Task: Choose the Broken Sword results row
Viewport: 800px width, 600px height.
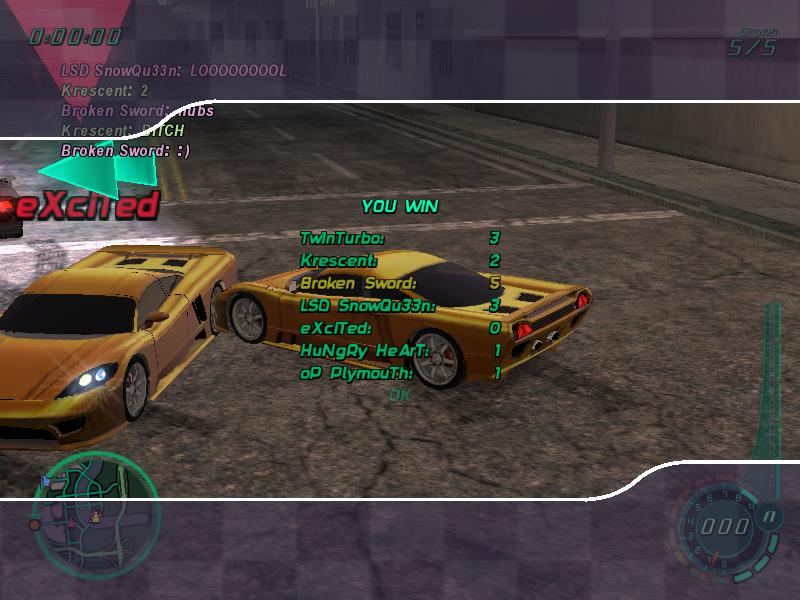Action: coord(400,283)
